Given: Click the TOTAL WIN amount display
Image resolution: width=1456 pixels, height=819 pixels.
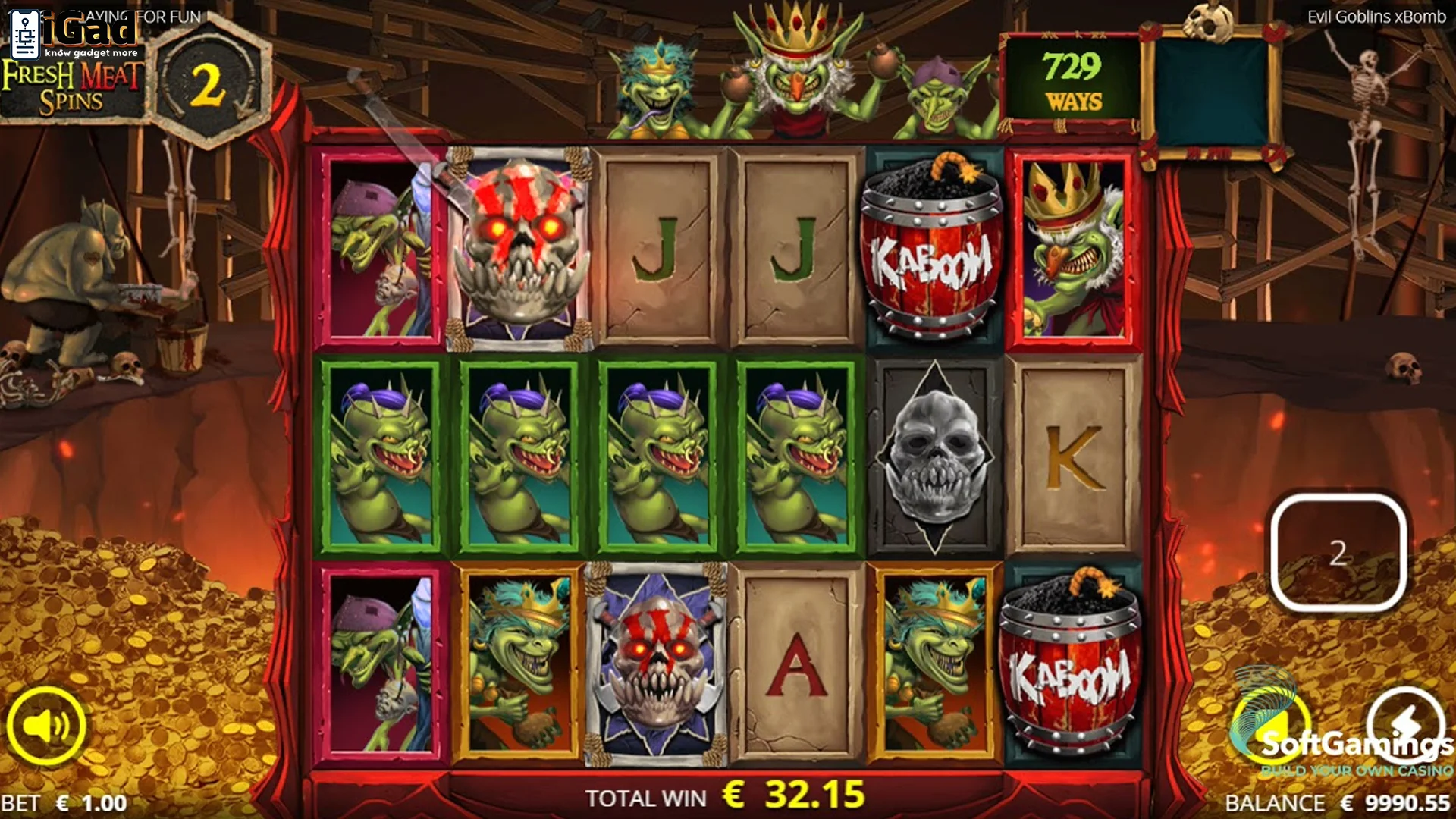Looking at the screenshot, I should point(724,797).
